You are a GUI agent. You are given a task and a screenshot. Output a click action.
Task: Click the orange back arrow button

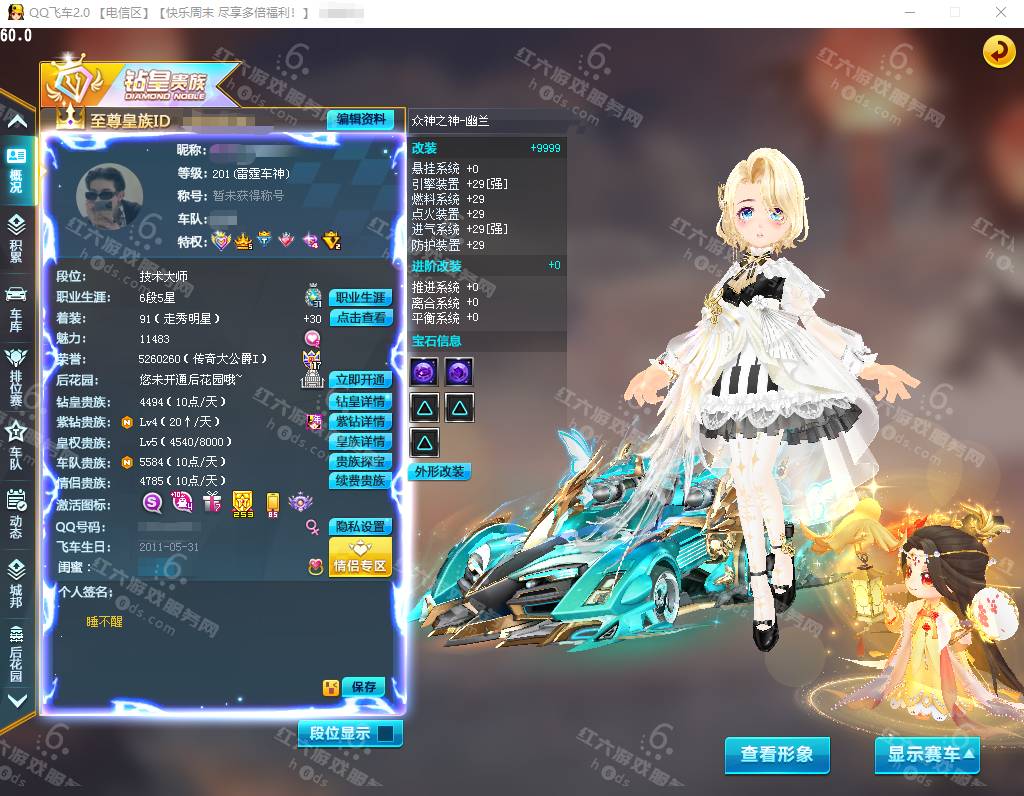998,52
